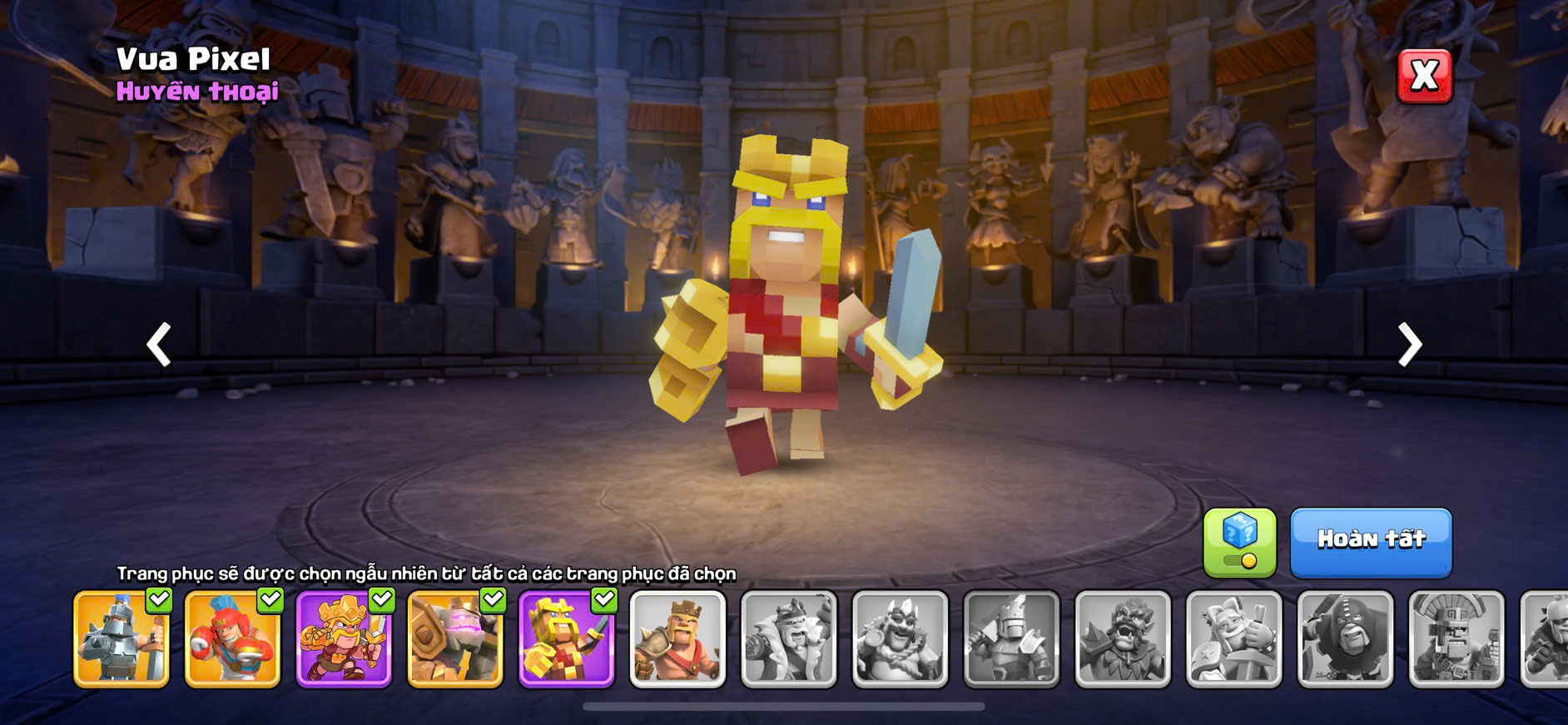Pick the golden crowned running king skin
Image resolution: width=1568 pixels, height=725 pixels.
tap(344, 639)
